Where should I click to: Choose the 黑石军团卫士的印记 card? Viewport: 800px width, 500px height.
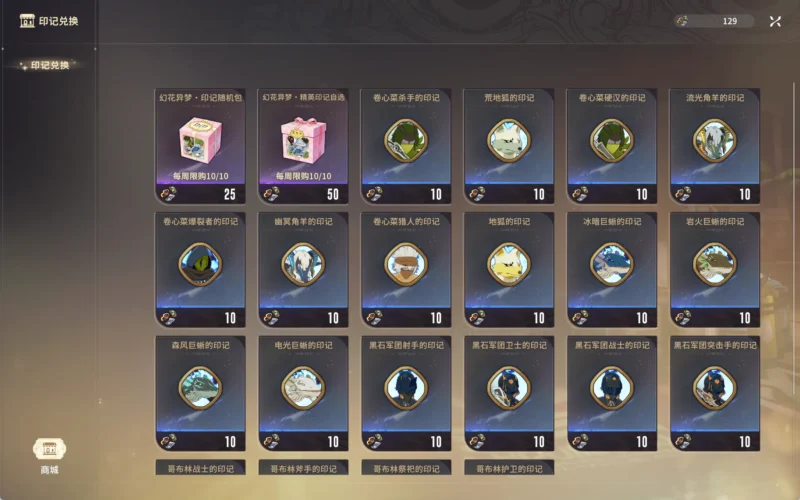pyautogui.click(x=509, y=390)
